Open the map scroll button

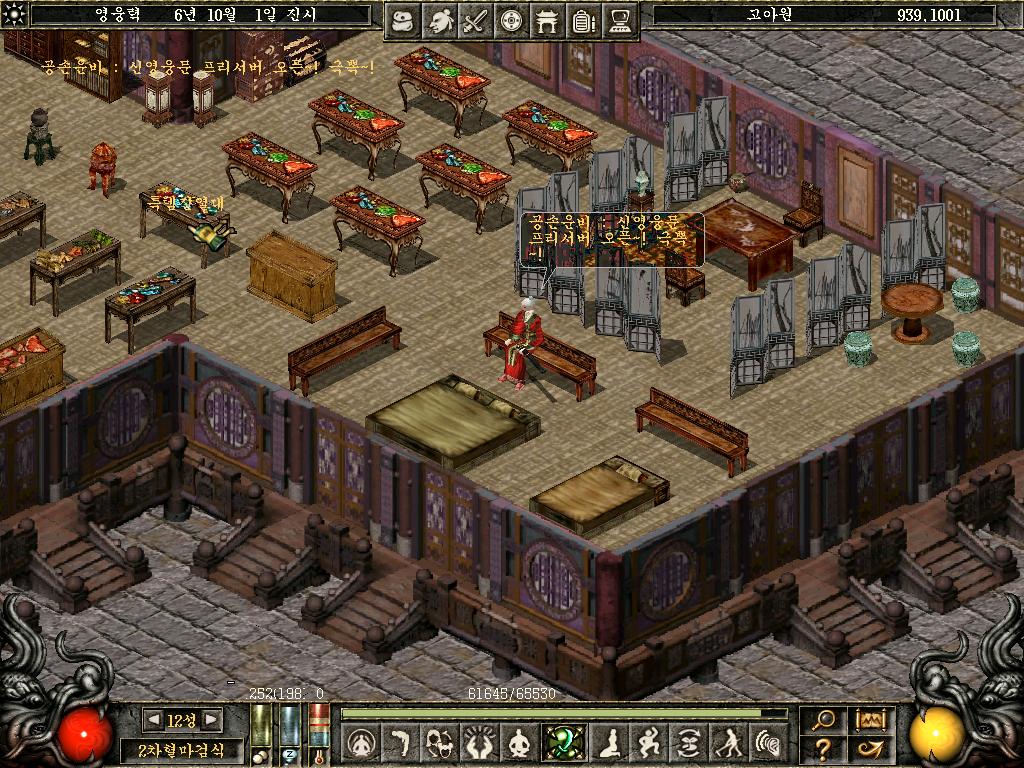(869, 719)
